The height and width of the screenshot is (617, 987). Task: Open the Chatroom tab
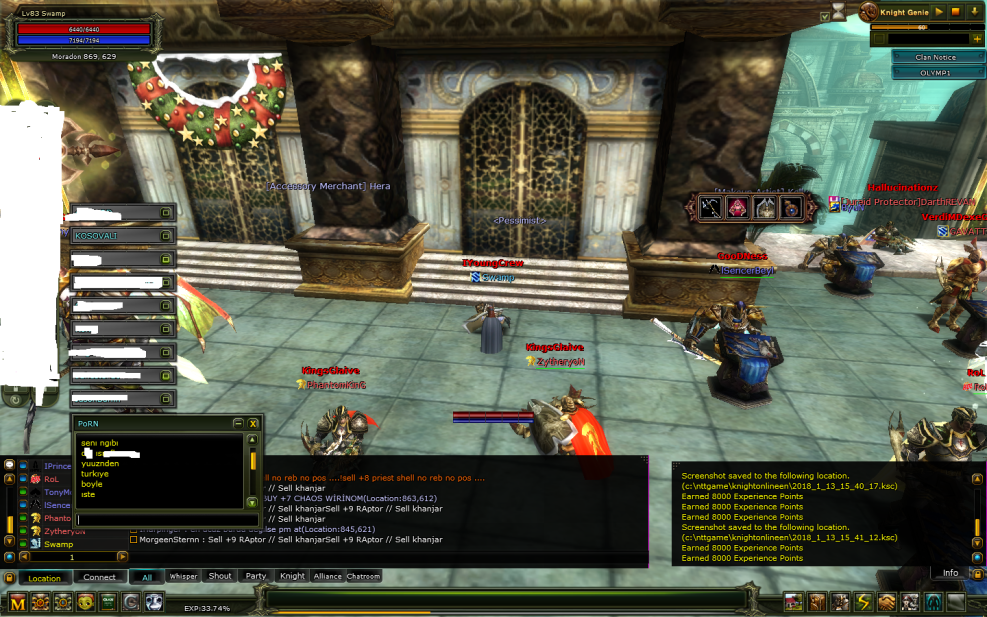point(363,576)
